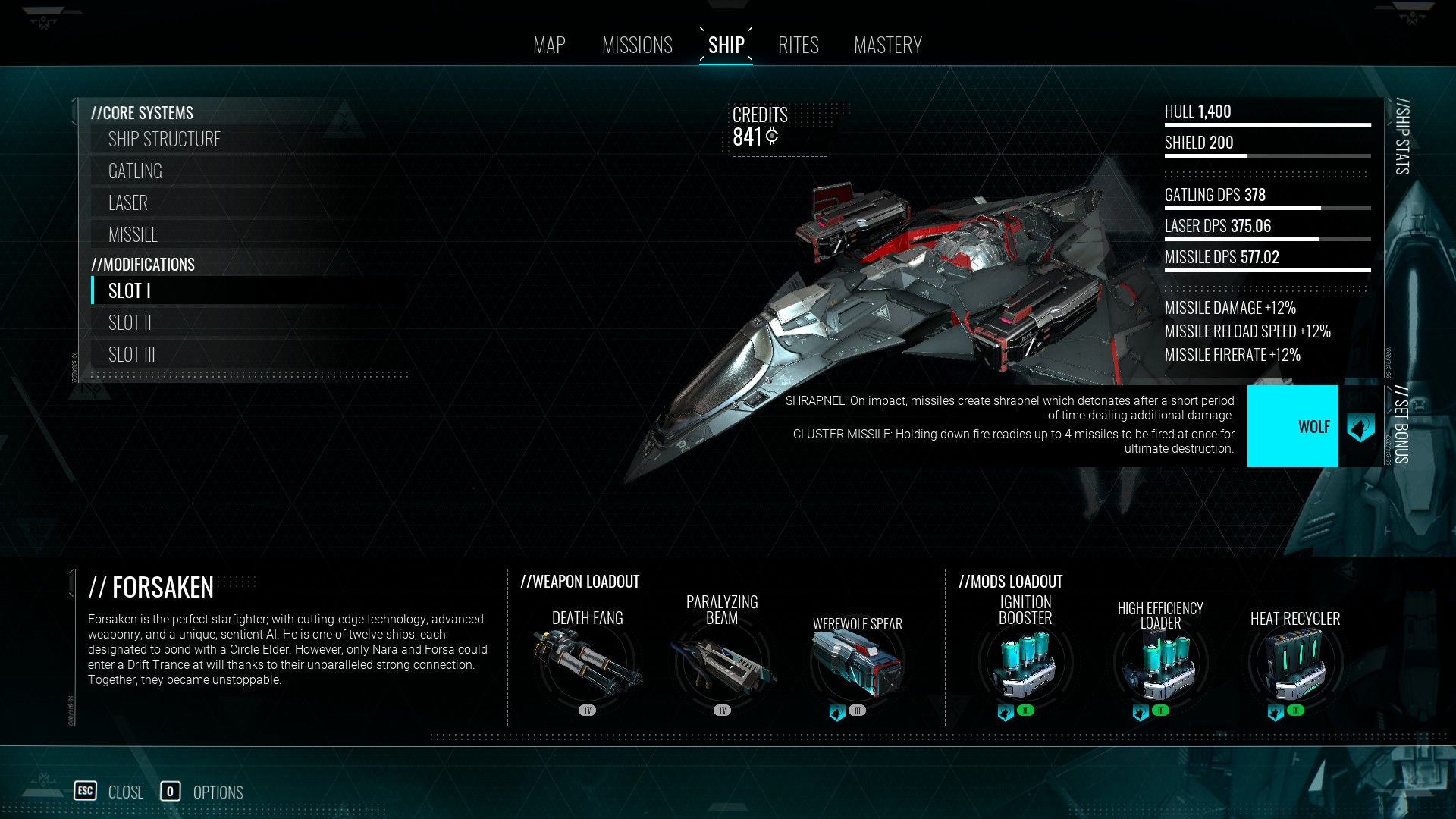Click the tier III badge on Werewolf Spear
The image size is (1456, 819).
pyautogui.click(x=858, y=711)
